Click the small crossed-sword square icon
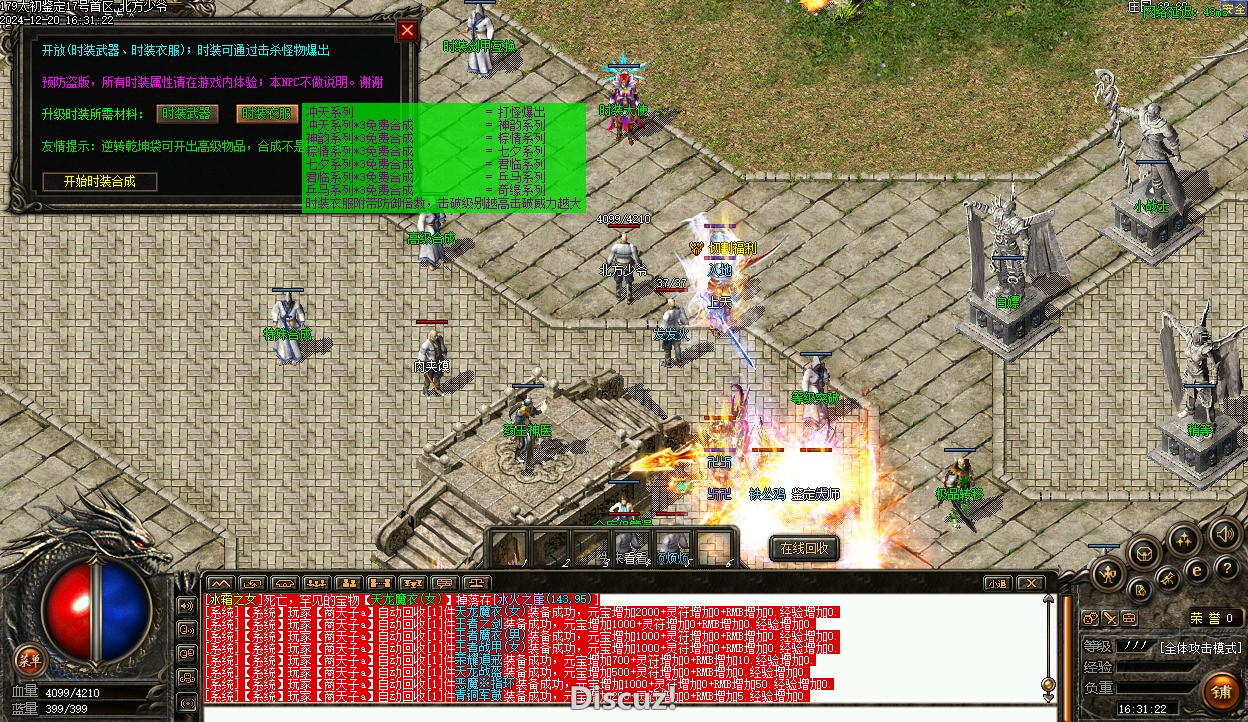 tap(1109, 618)
